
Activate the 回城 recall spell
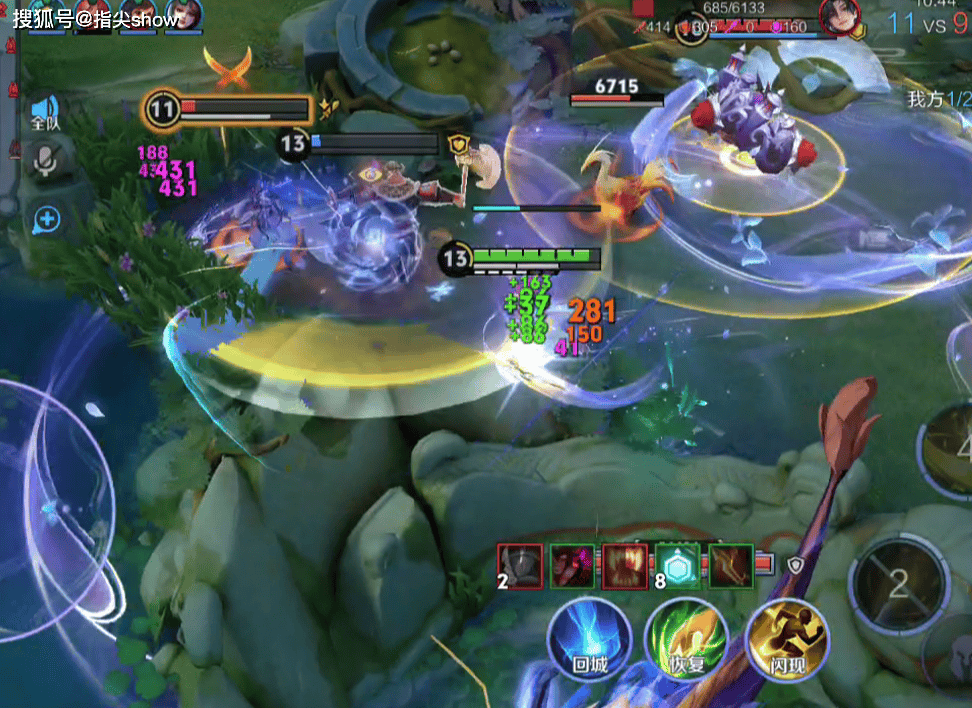(589, 640)
